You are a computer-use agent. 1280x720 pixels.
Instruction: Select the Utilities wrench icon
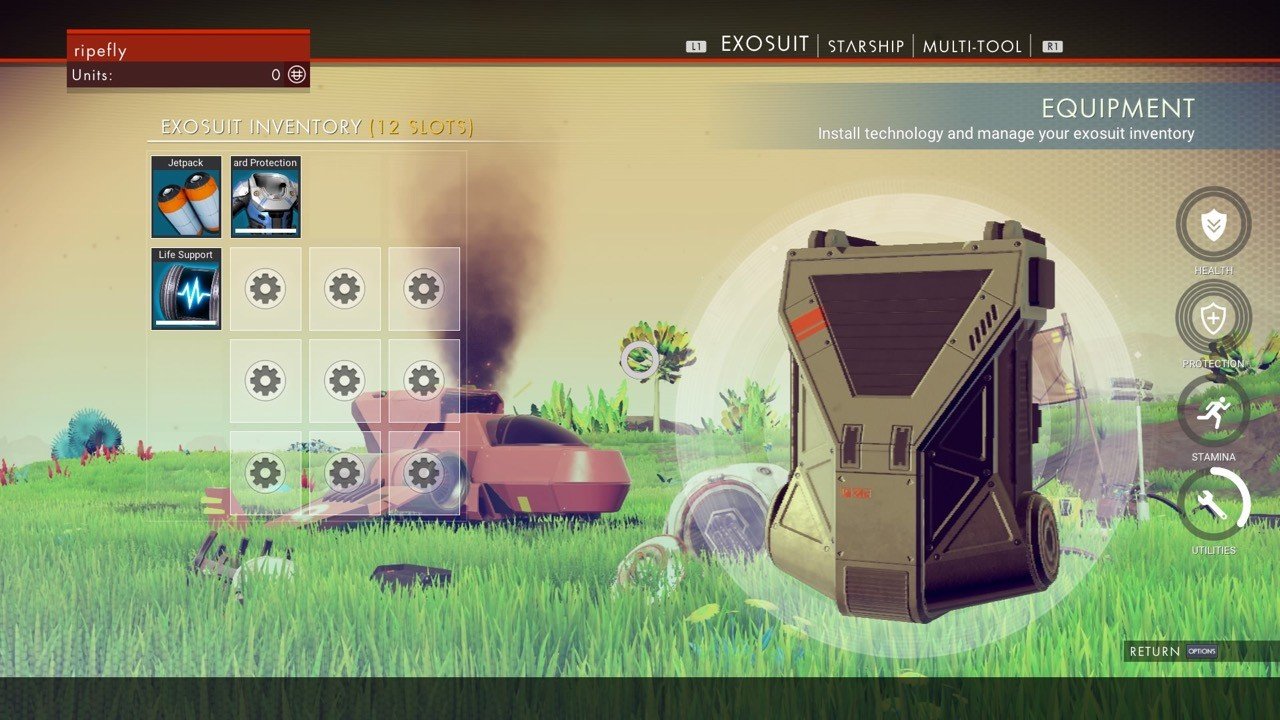pos(1213,504)
